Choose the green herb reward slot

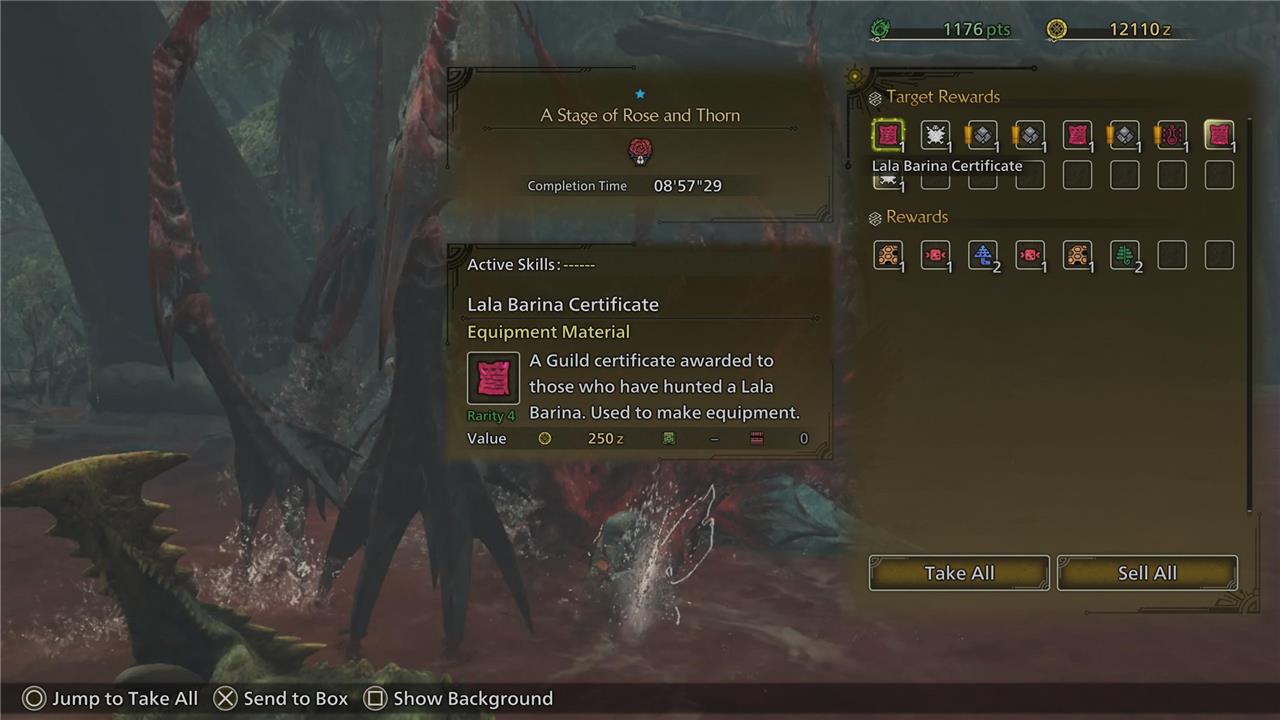1125,255
